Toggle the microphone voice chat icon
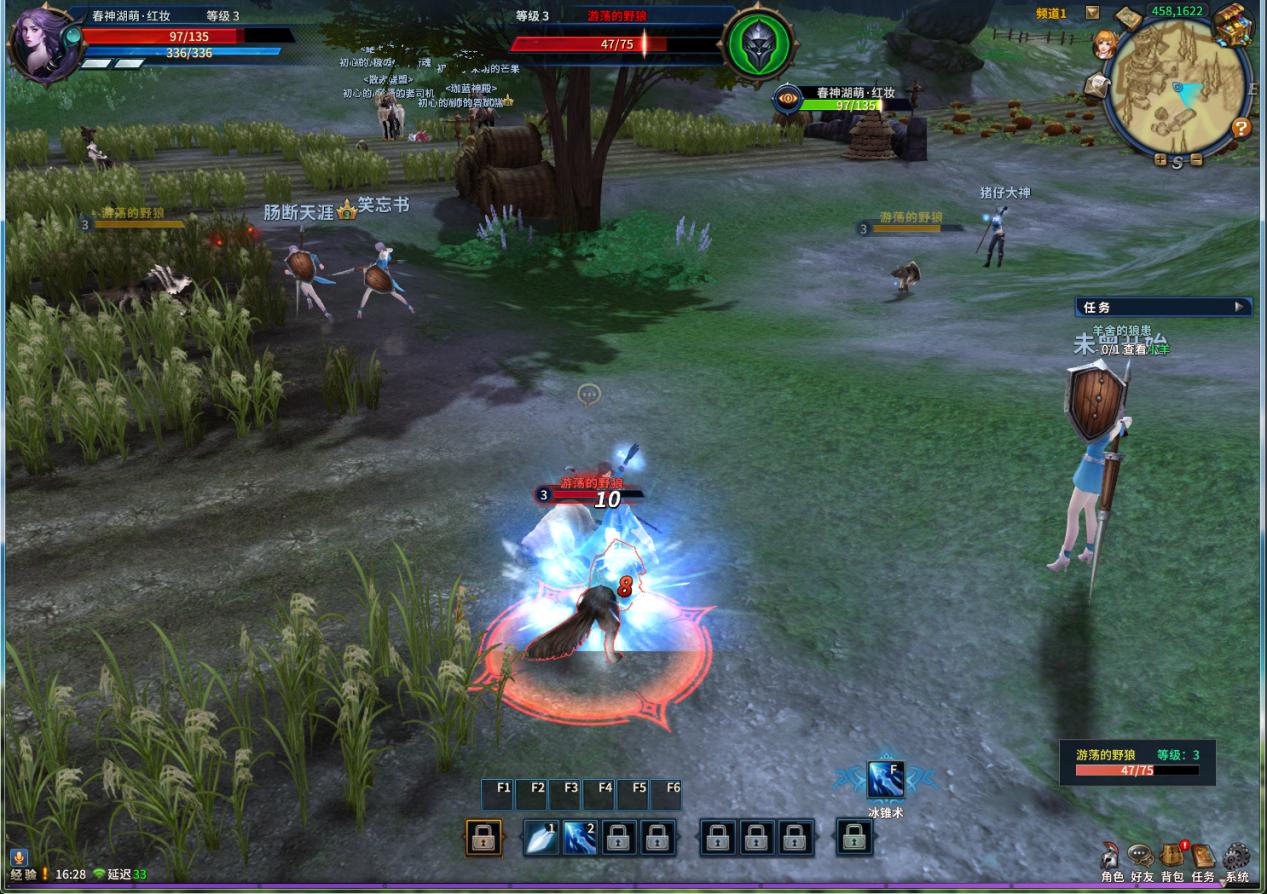The width and height of the screenshot is (1267, 894). 18,859
